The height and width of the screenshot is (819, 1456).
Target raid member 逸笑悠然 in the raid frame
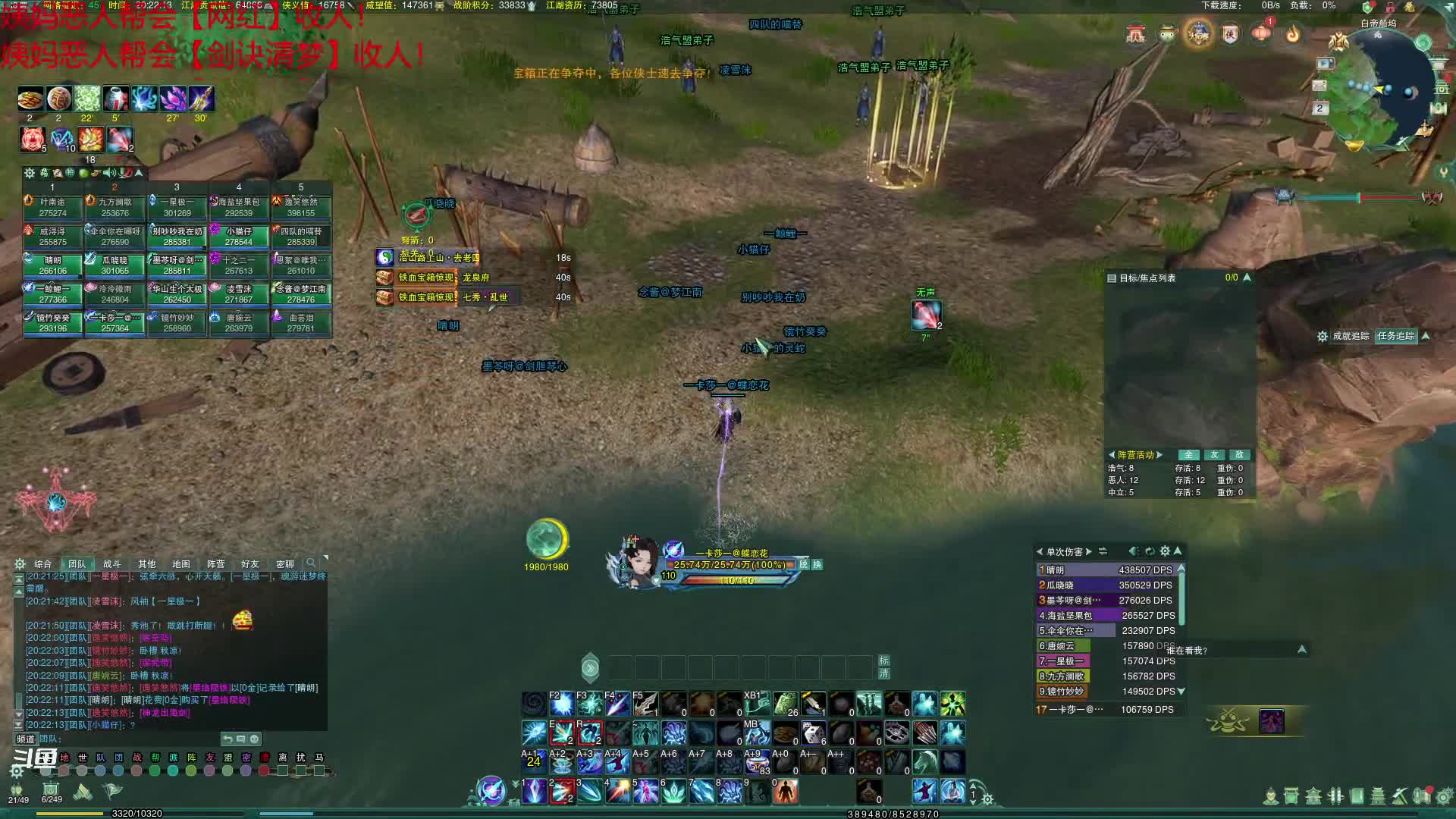301,207
